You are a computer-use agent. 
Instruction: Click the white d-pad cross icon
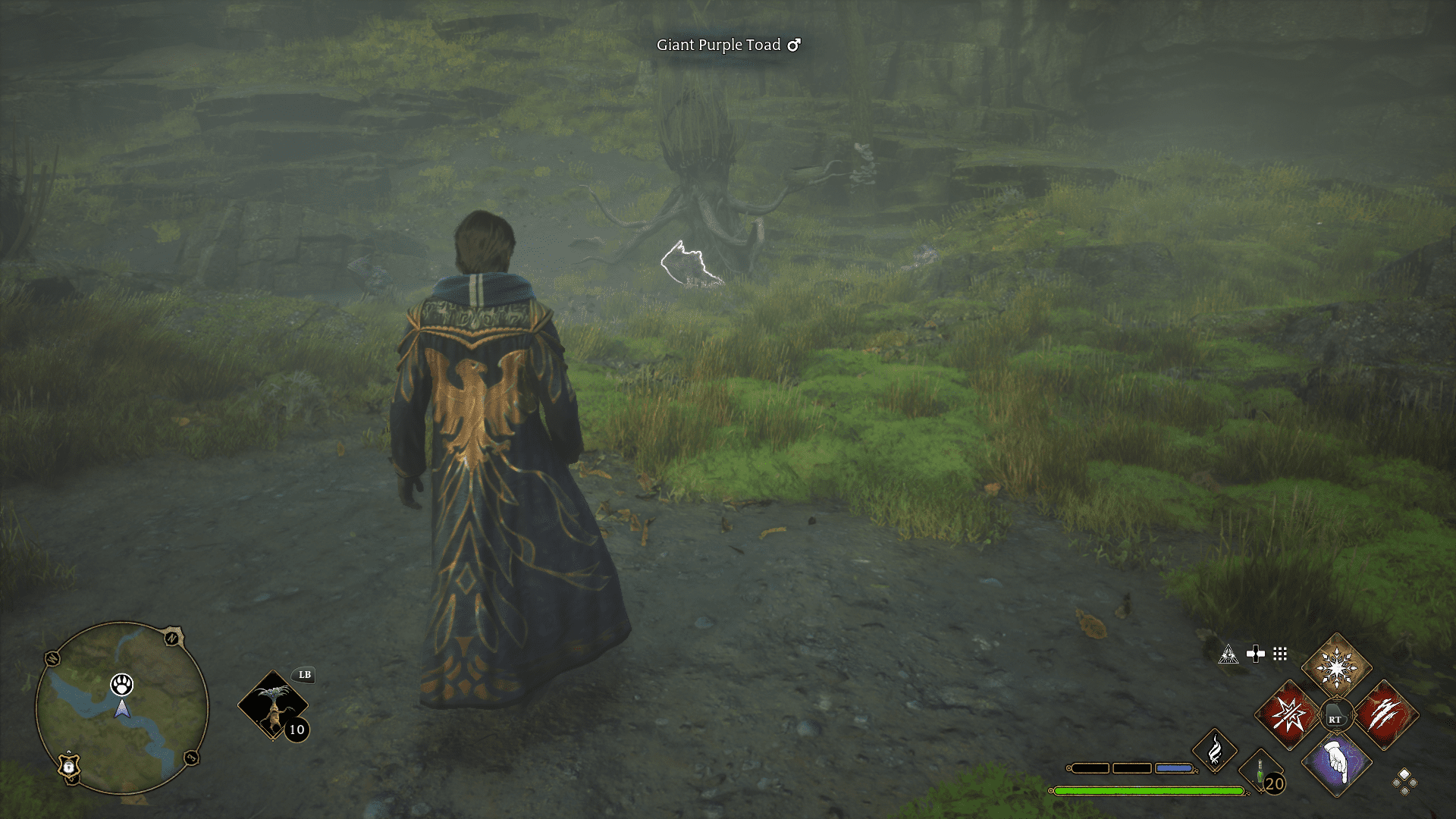1255,654
